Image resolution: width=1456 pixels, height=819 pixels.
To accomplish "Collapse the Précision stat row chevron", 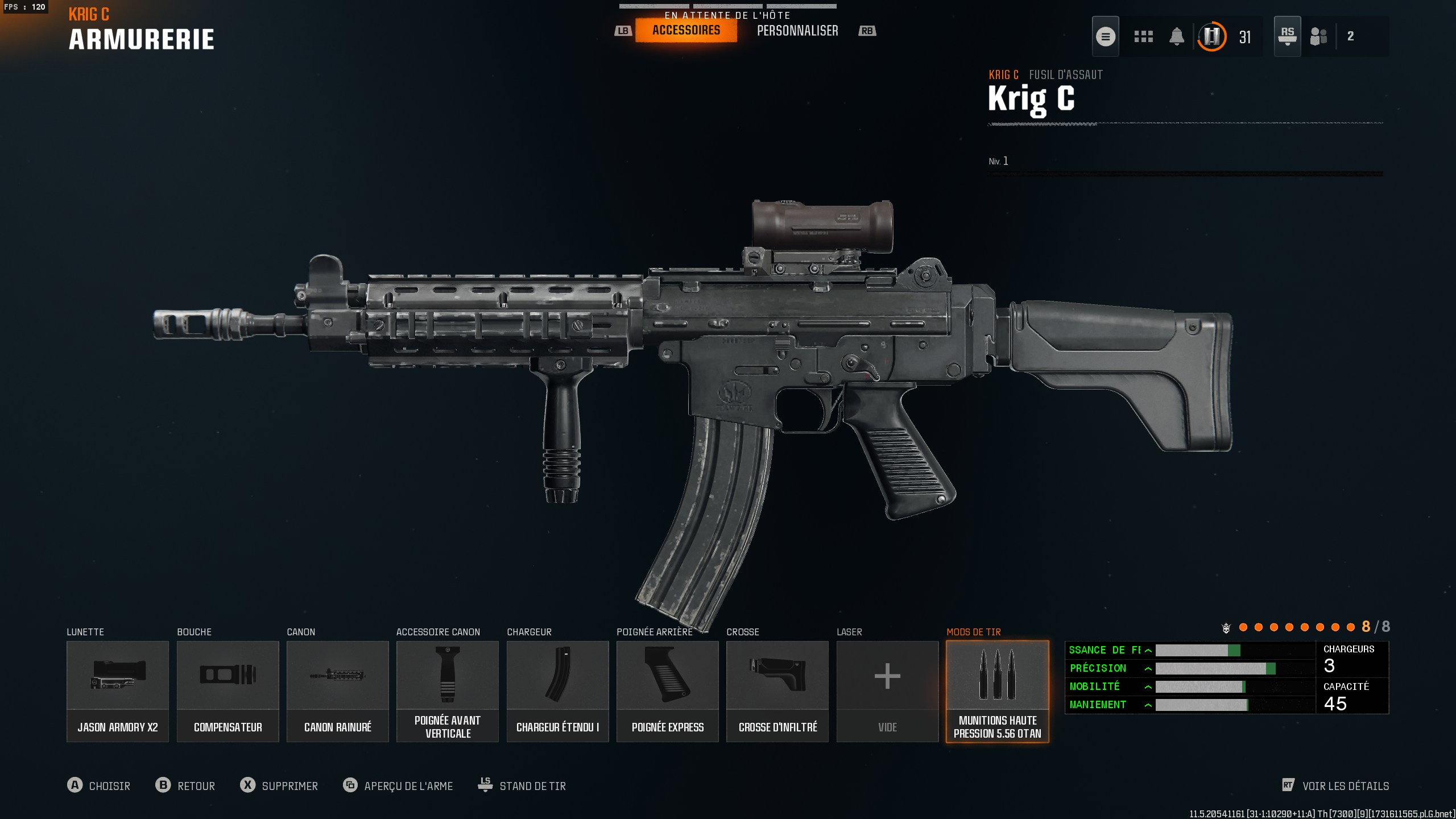I will tap(1149, 668).
